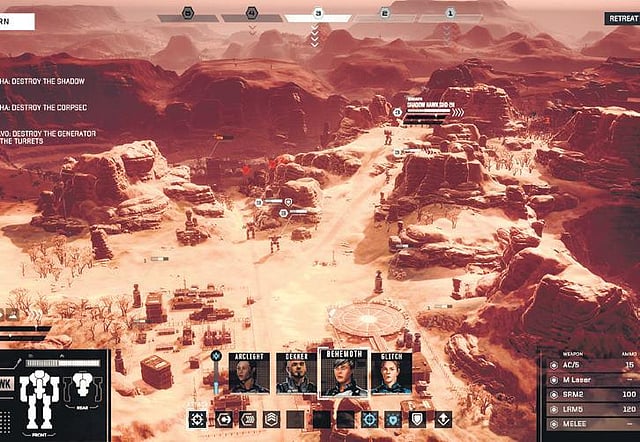Activate the chevron rank ability icon
640x442 pixels.
pos(271,419)
